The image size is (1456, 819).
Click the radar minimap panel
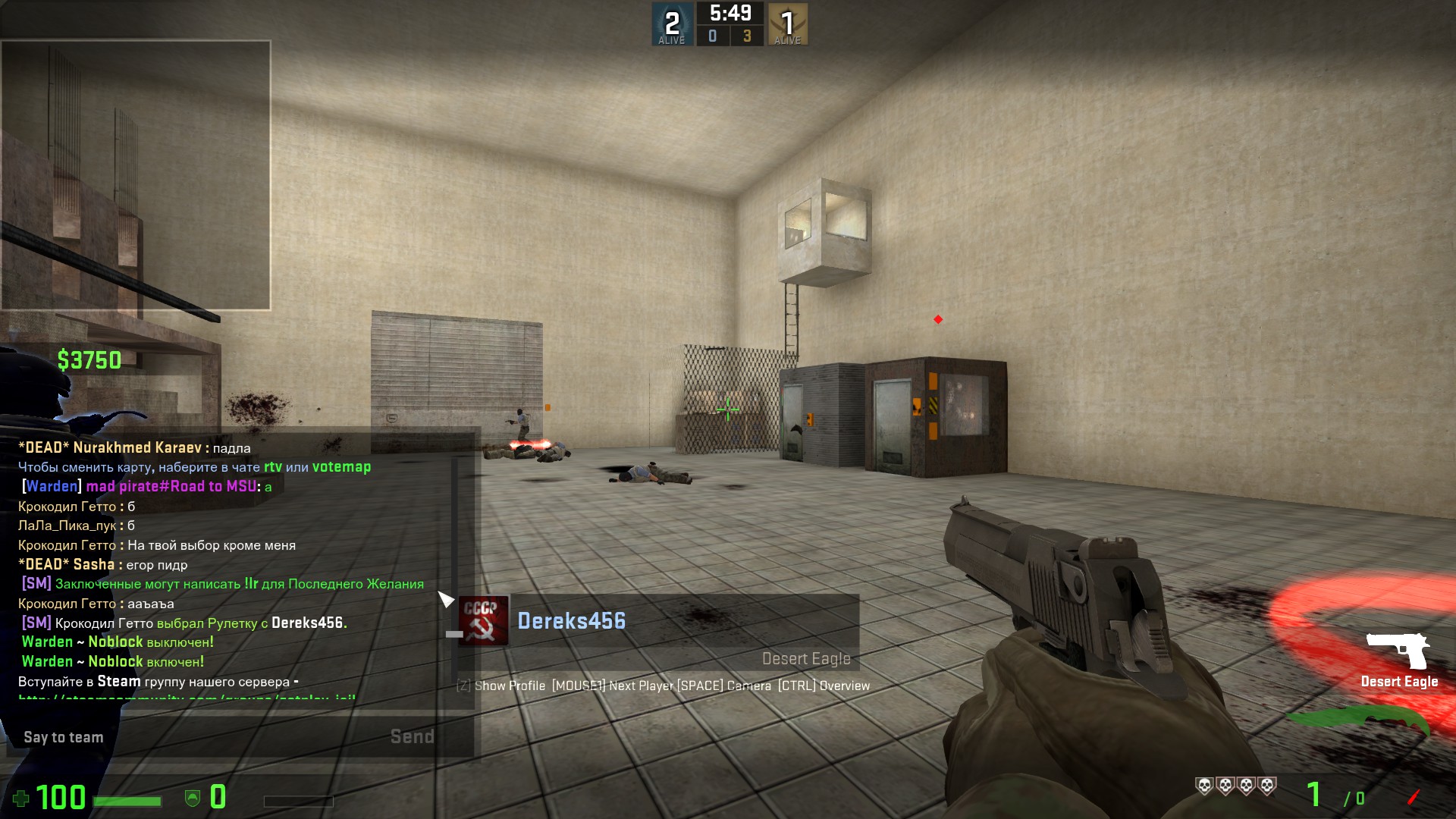tap(136, 175)
